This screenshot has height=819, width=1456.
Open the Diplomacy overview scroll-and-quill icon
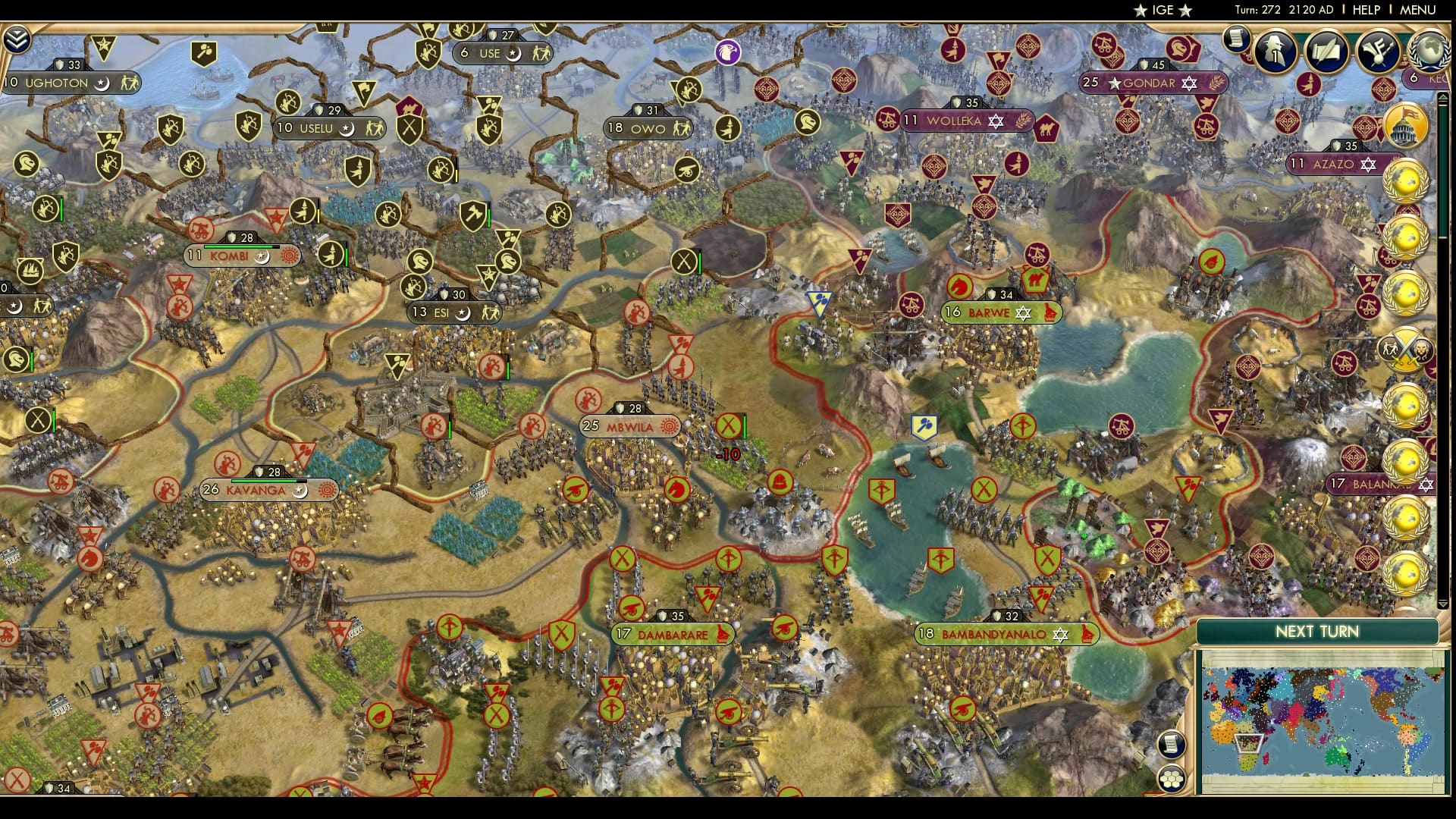(1326, 50)
